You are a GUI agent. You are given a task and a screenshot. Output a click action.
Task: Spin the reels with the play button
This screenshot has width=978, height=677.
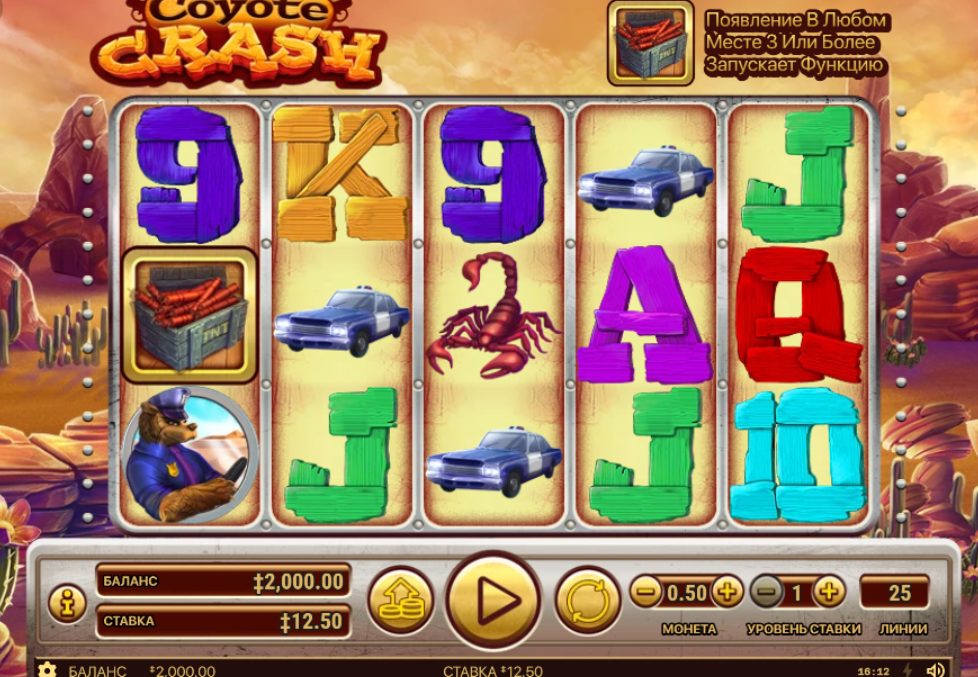coord(493,601)
